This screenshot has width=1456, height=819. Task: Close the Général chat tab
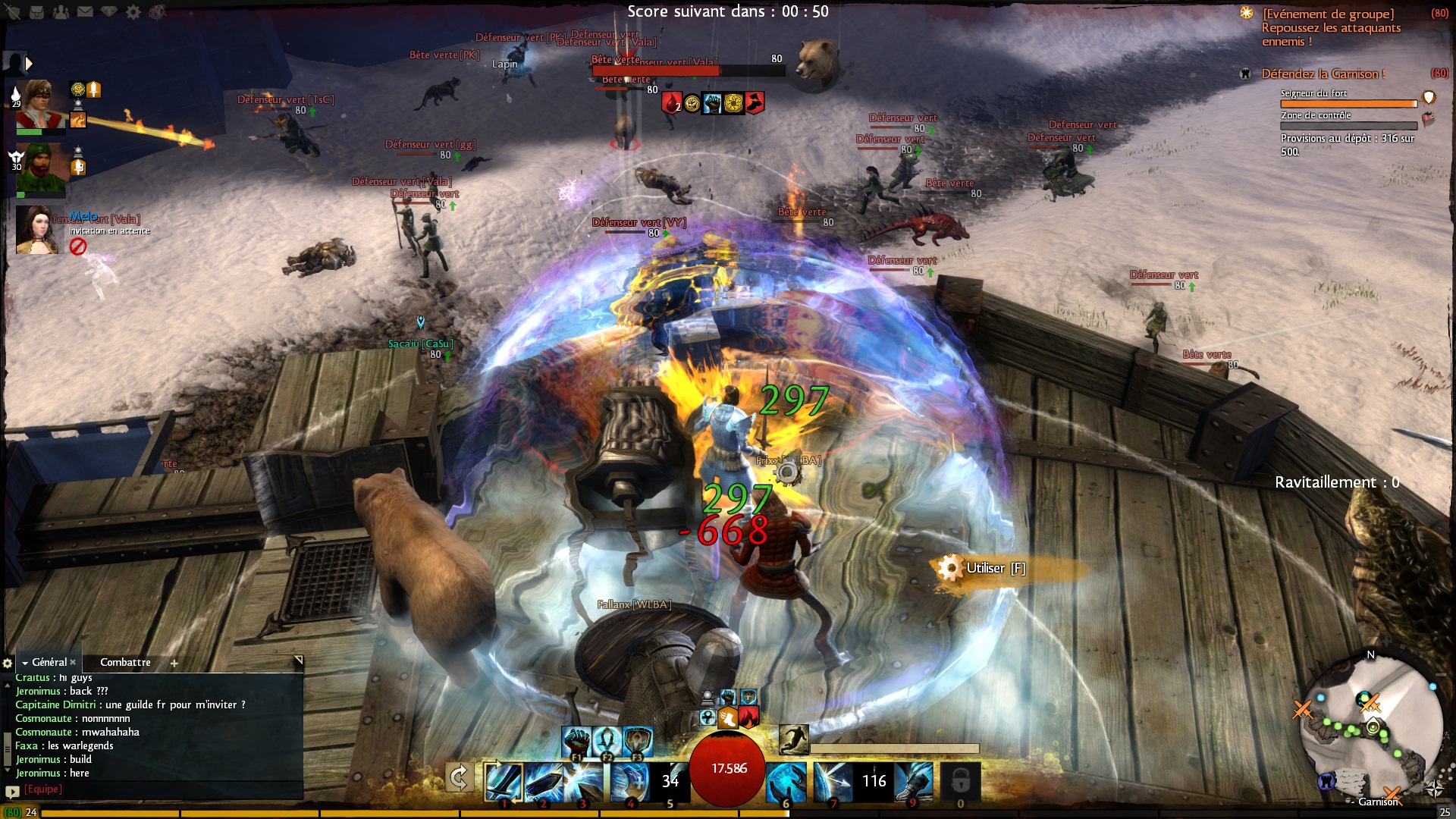pos(73,662)
